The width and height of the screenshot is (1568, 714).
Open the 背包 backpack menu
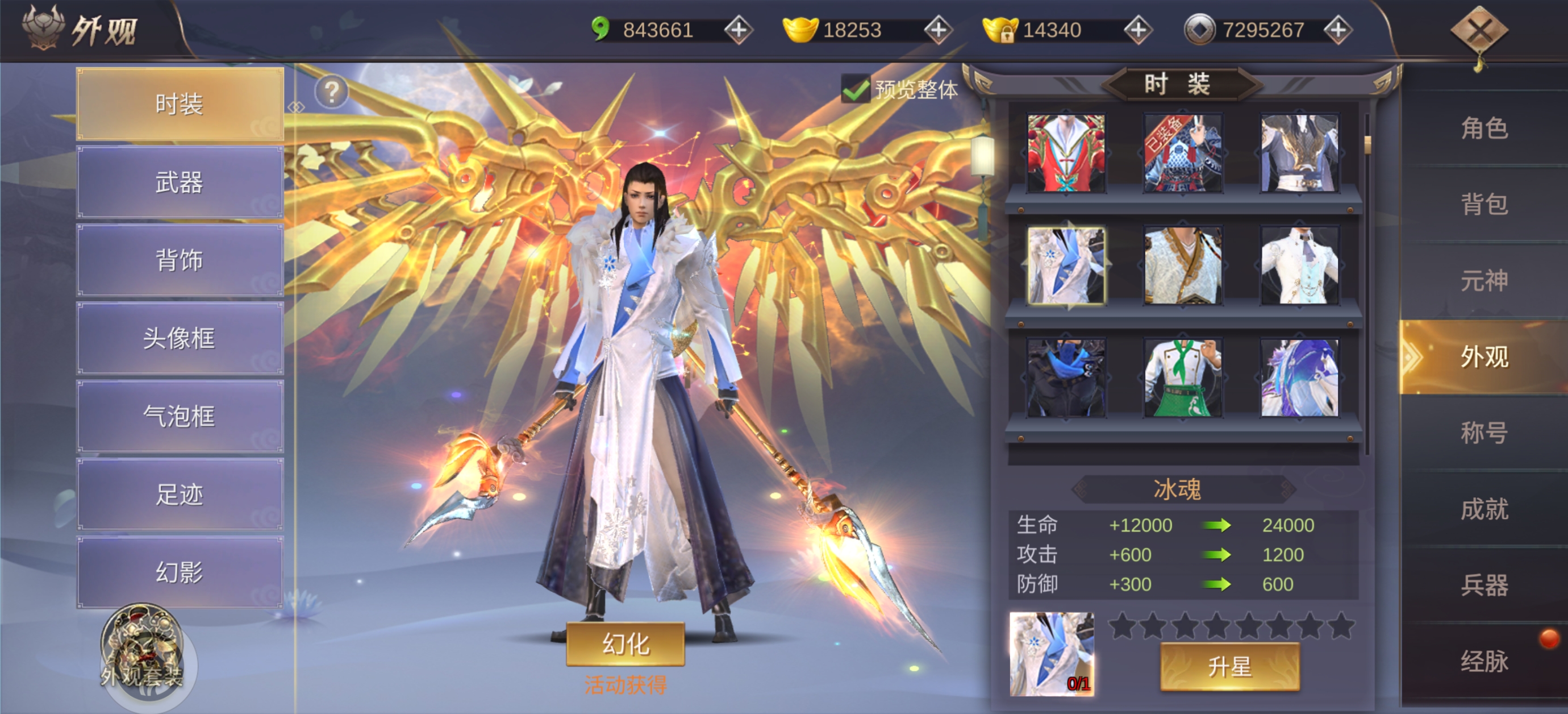coord(1484,205)
